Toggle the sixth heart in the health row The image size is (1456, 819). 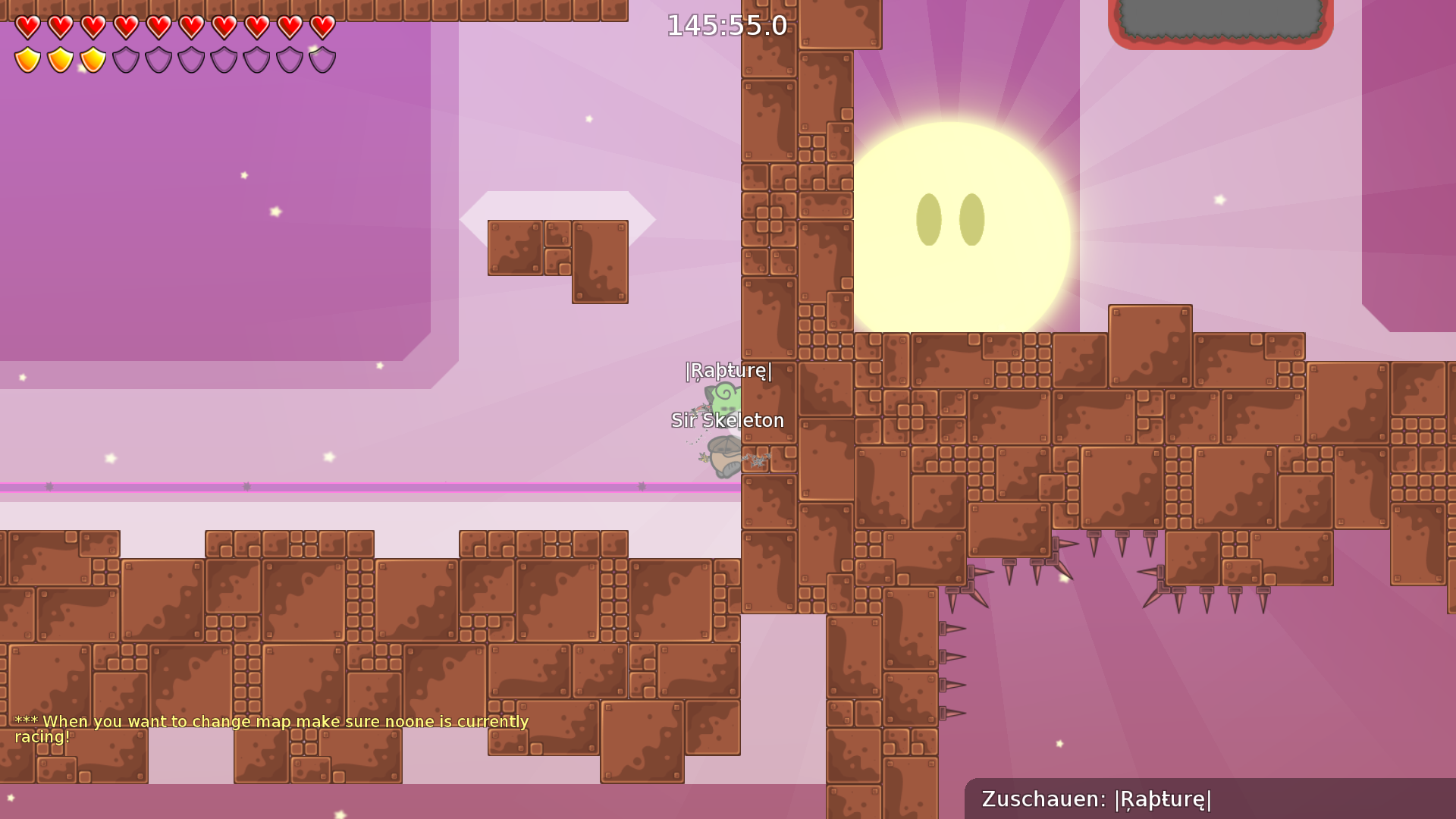tap(192, 27)
